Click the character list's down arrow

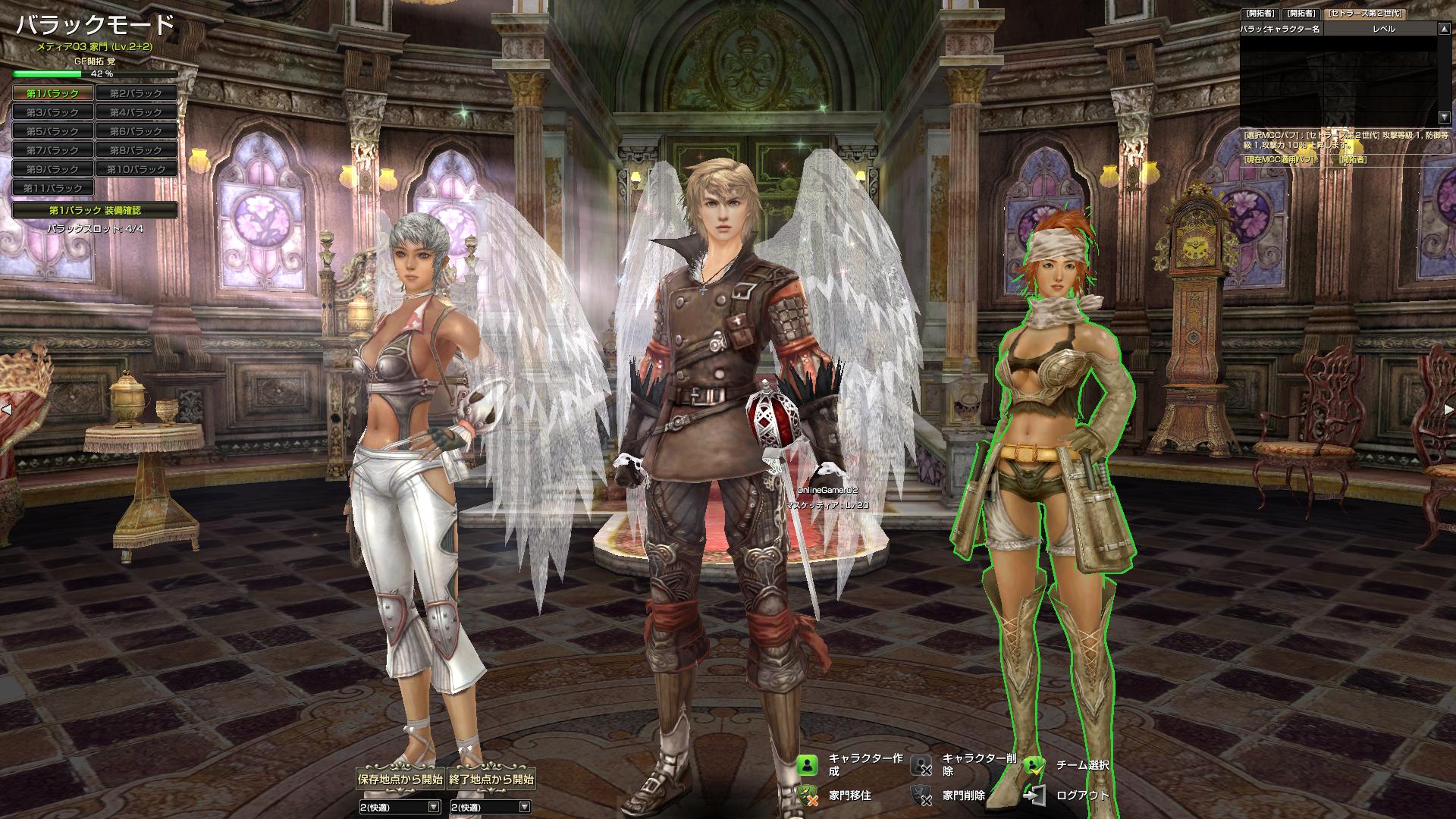(1444, 118)
